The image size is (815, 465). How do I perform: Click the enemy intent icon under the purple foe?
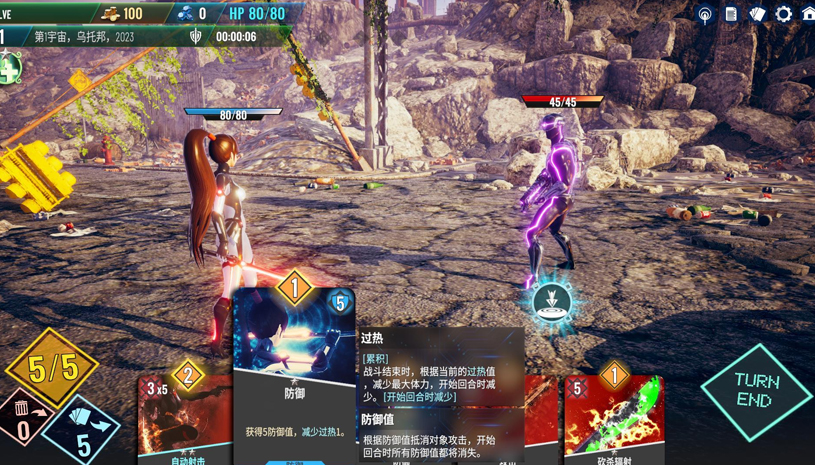[x=551, y=300]
